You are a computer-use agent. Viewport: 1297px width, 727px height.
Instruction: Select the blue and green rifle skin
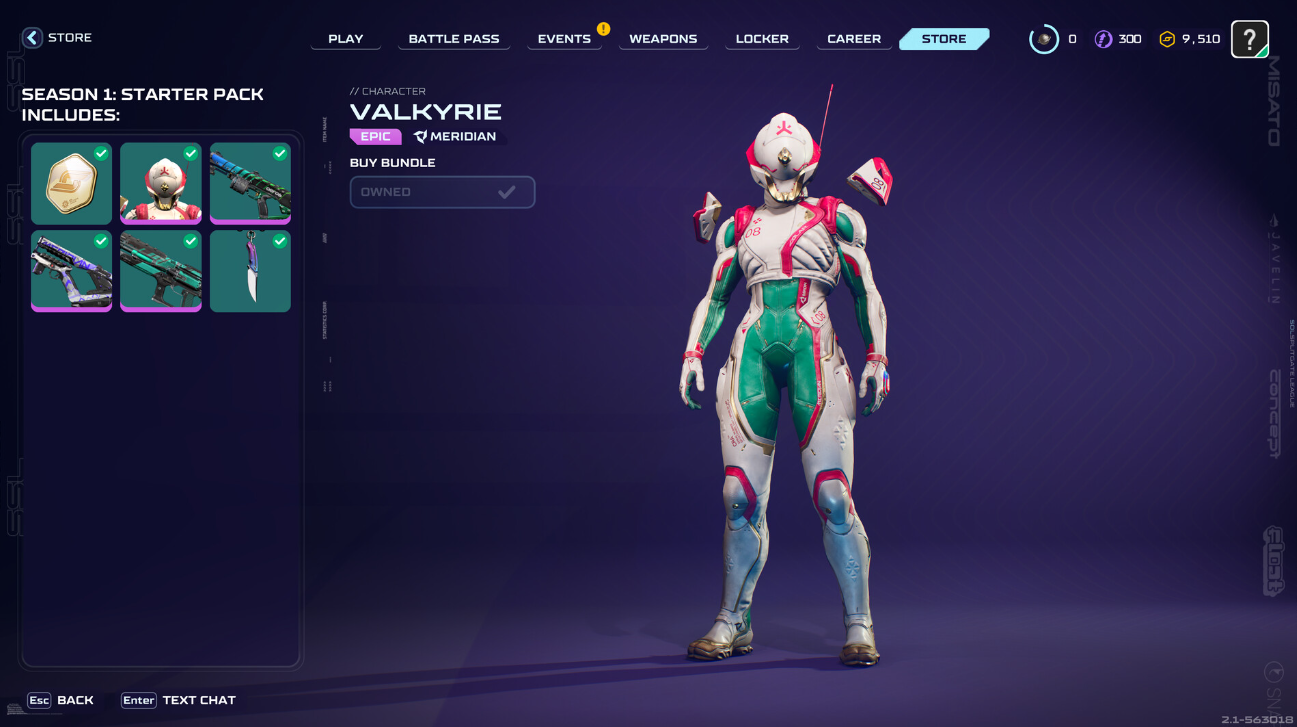250,183
